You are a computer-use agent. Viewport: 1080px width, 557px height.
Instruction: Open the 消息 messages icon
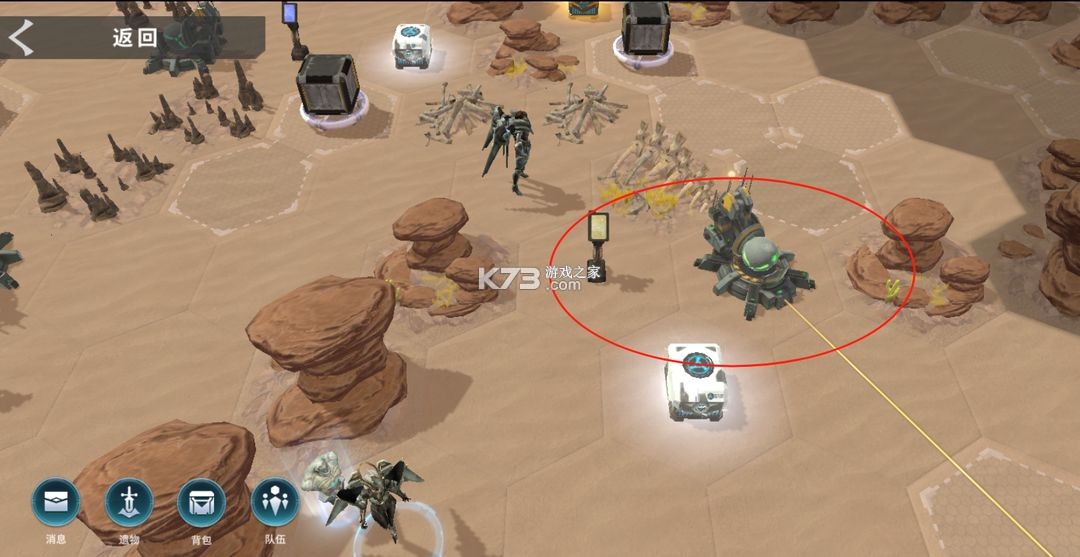[x=56, y=504]
